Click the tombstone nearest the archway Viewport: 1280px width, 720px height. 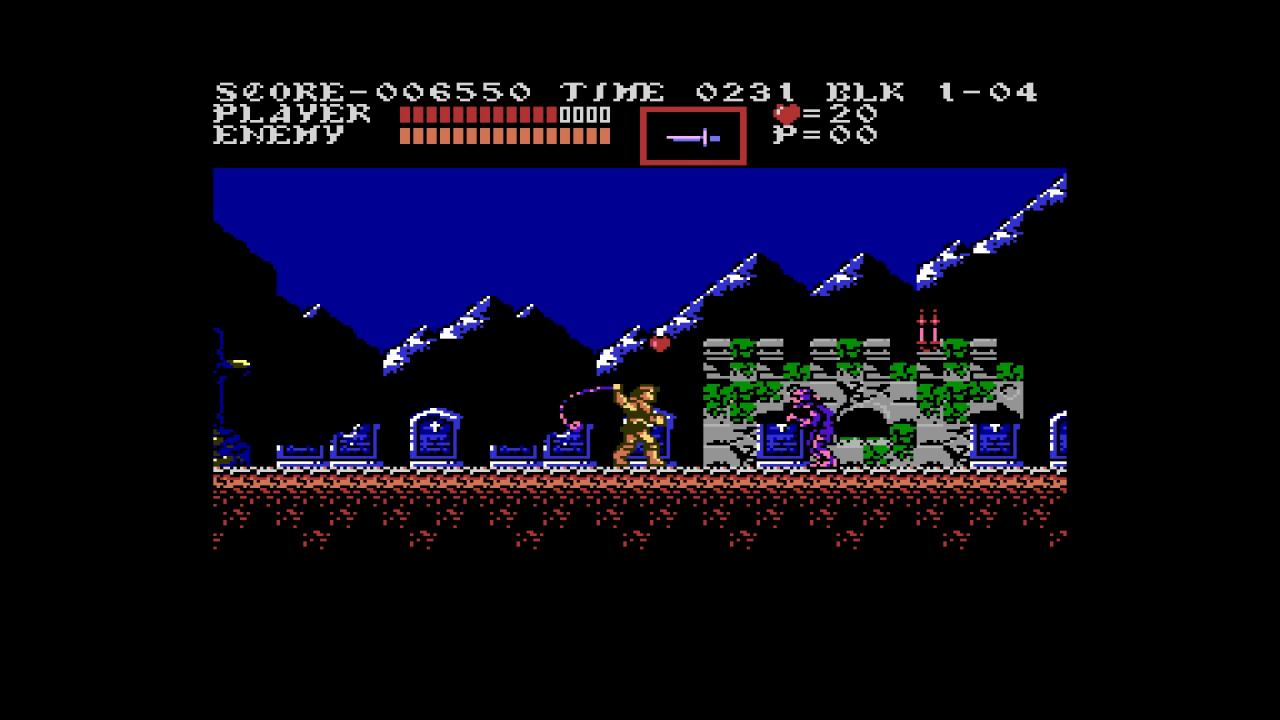778,441
